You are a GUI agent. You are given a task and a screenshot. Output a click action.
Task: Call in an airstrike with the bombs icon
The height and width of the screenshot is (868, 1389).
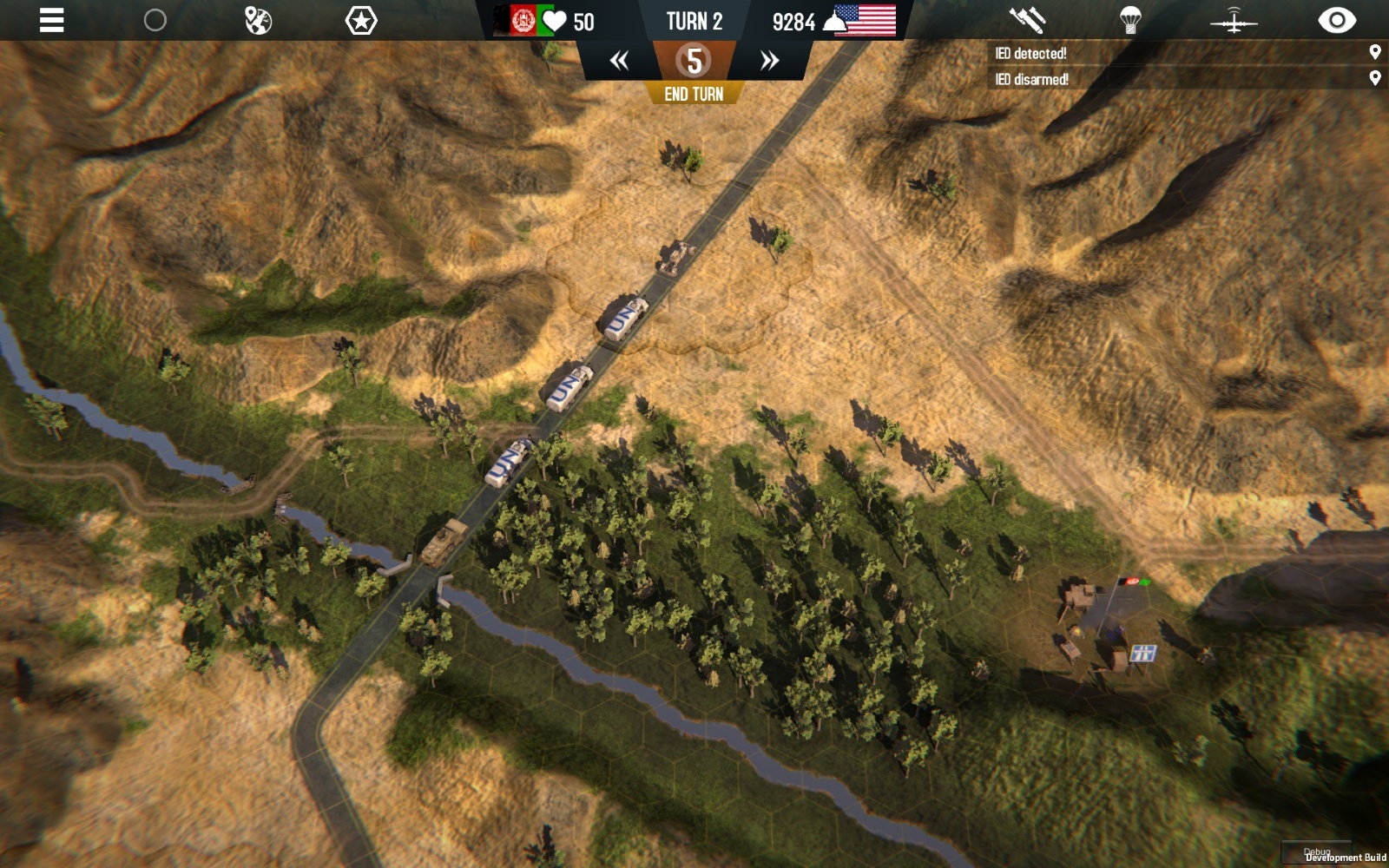1028,20
